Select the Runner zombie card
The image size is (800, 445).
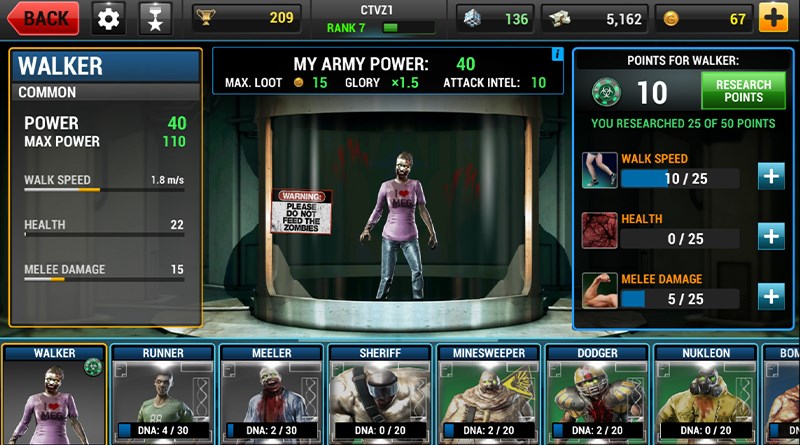tap(162, 395)
